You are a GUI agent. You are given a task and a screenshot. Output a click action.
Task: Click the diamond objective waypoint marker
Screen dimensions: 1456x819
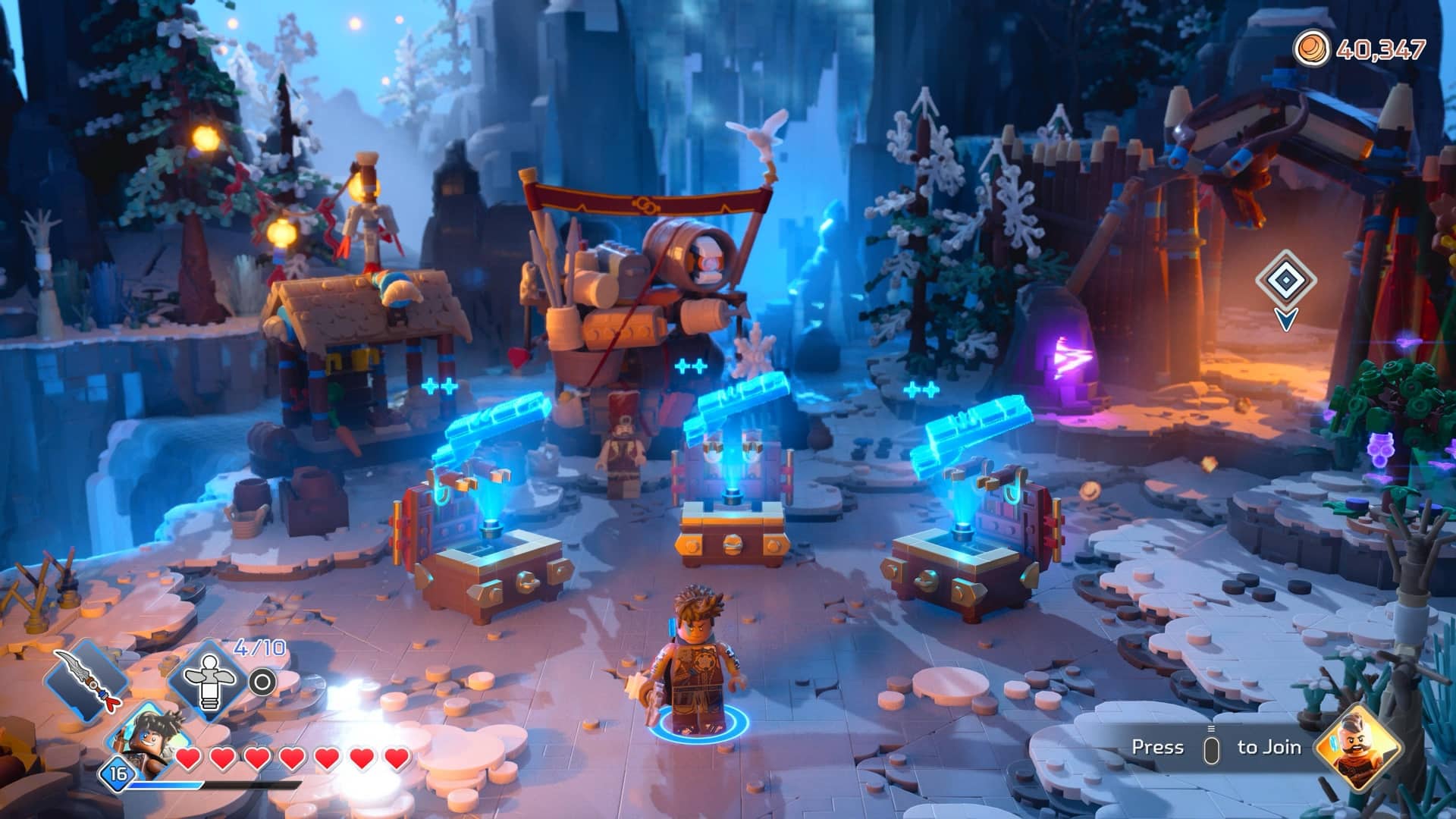1285,281
